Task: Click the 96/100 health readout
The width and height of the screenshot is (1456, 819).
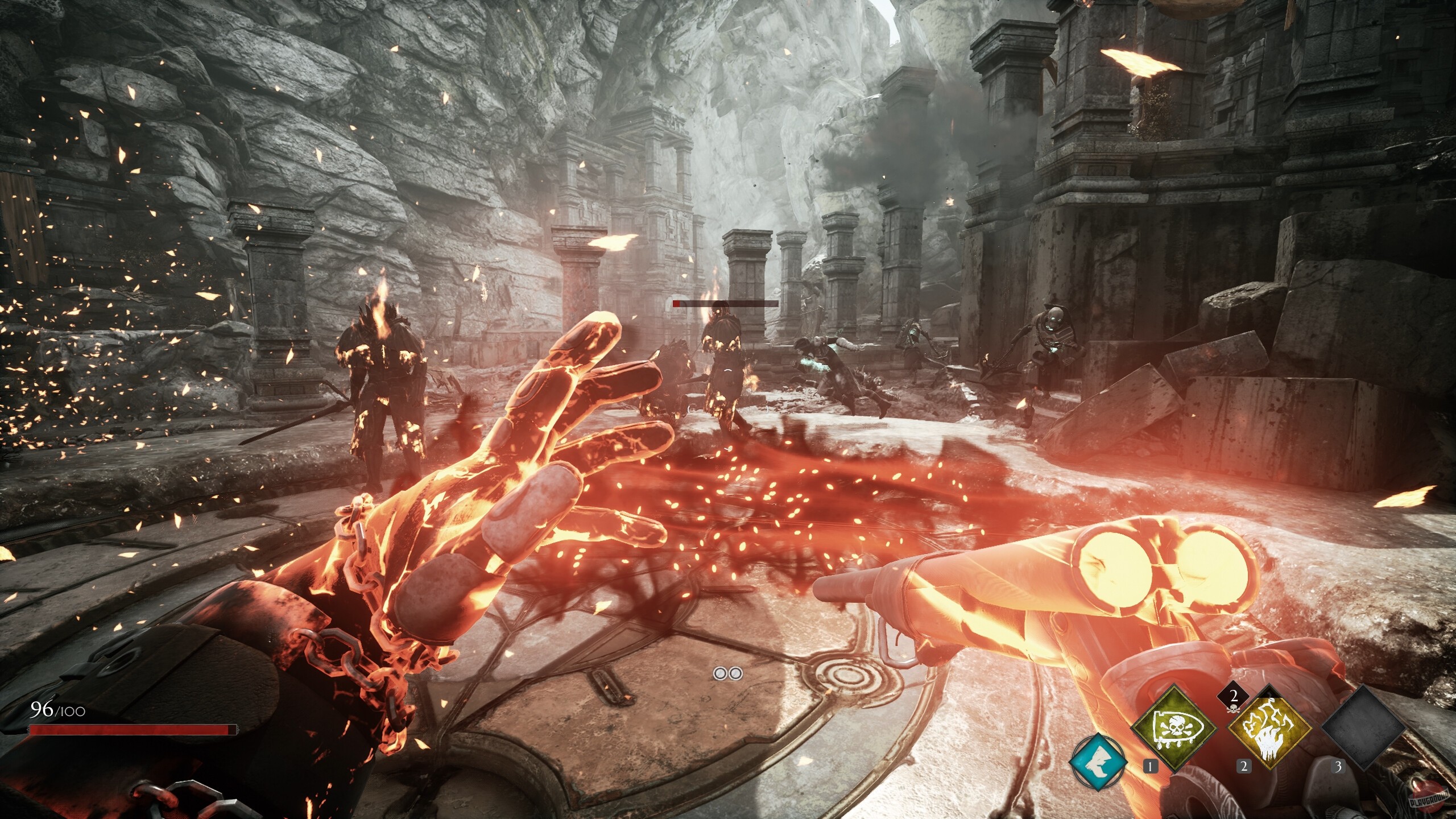Action: pos(55,708)
